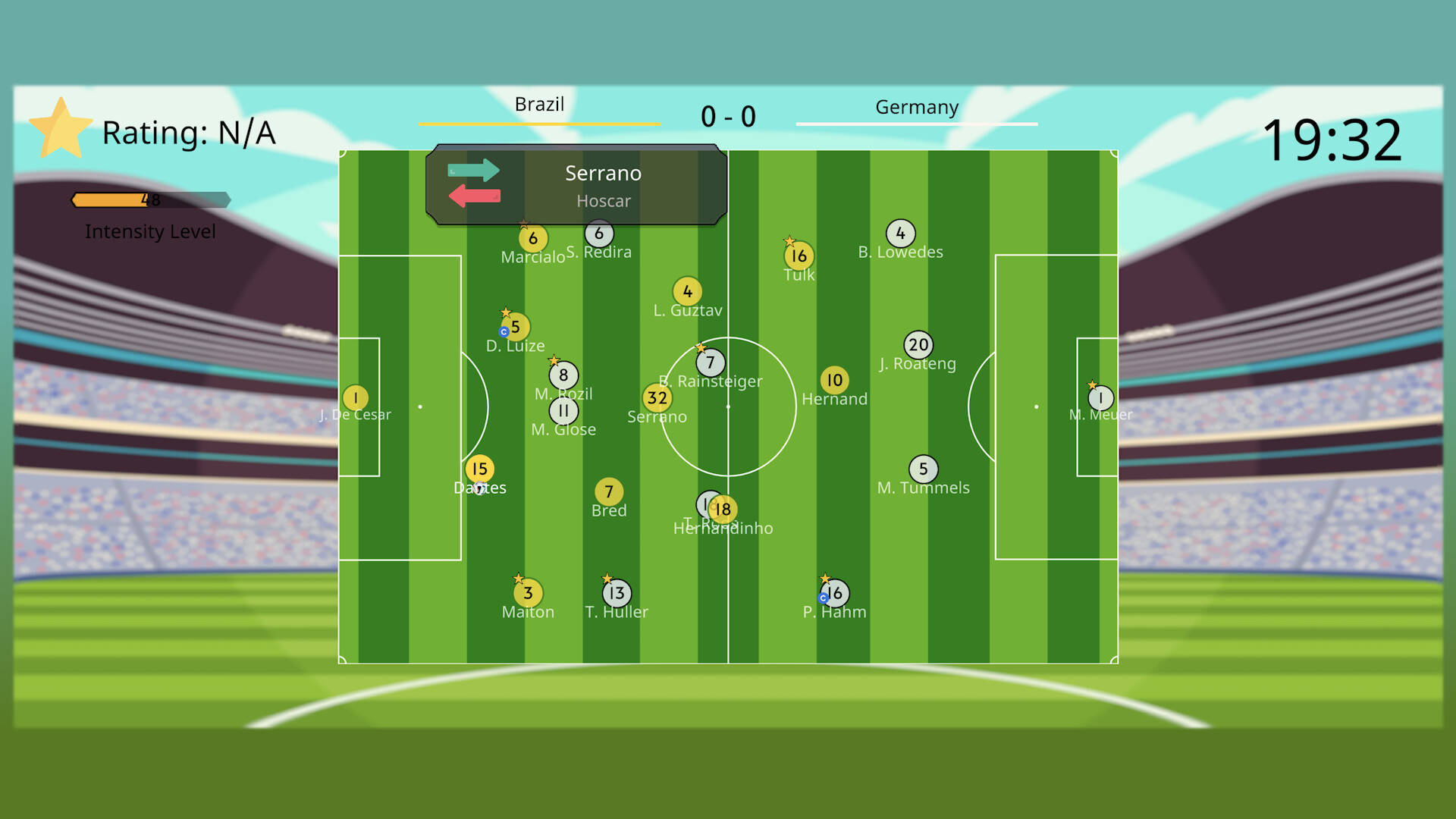Viewport: 1456px width, 819px height.
Task: Select Brazil goalkeeper J. De Cesar
Action: tap(355, 397)
